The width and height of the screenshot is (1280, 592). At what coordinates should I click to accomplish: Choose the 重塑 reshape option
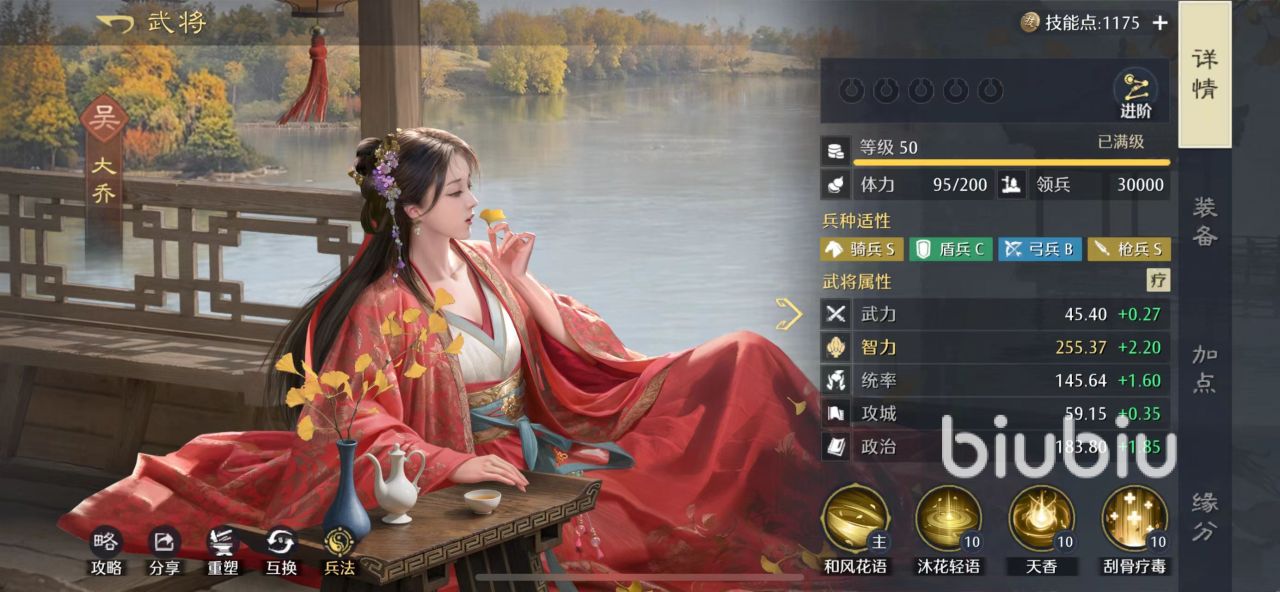pyautogui.click(x=222, y=550)
